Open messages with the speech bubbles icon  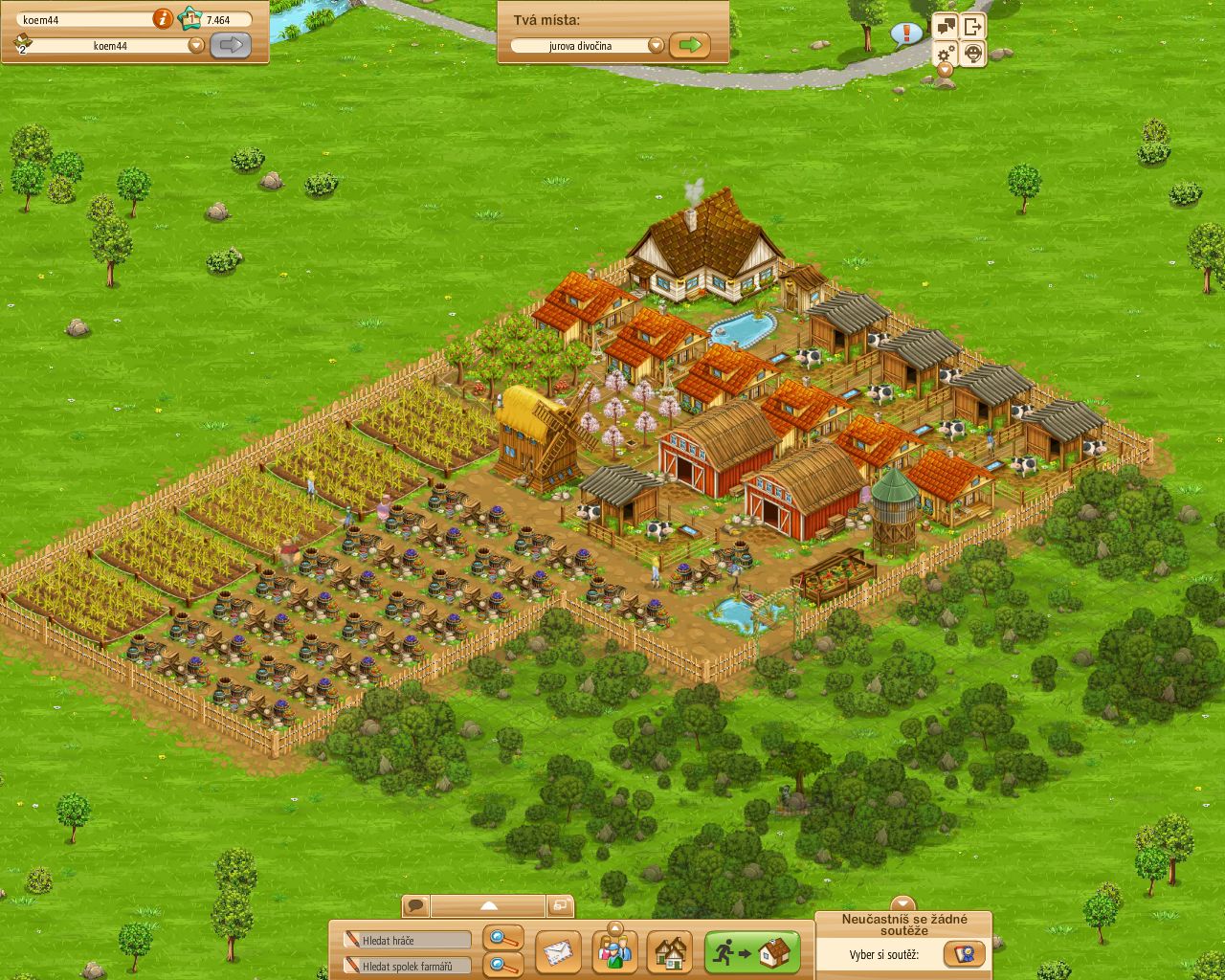946,25
